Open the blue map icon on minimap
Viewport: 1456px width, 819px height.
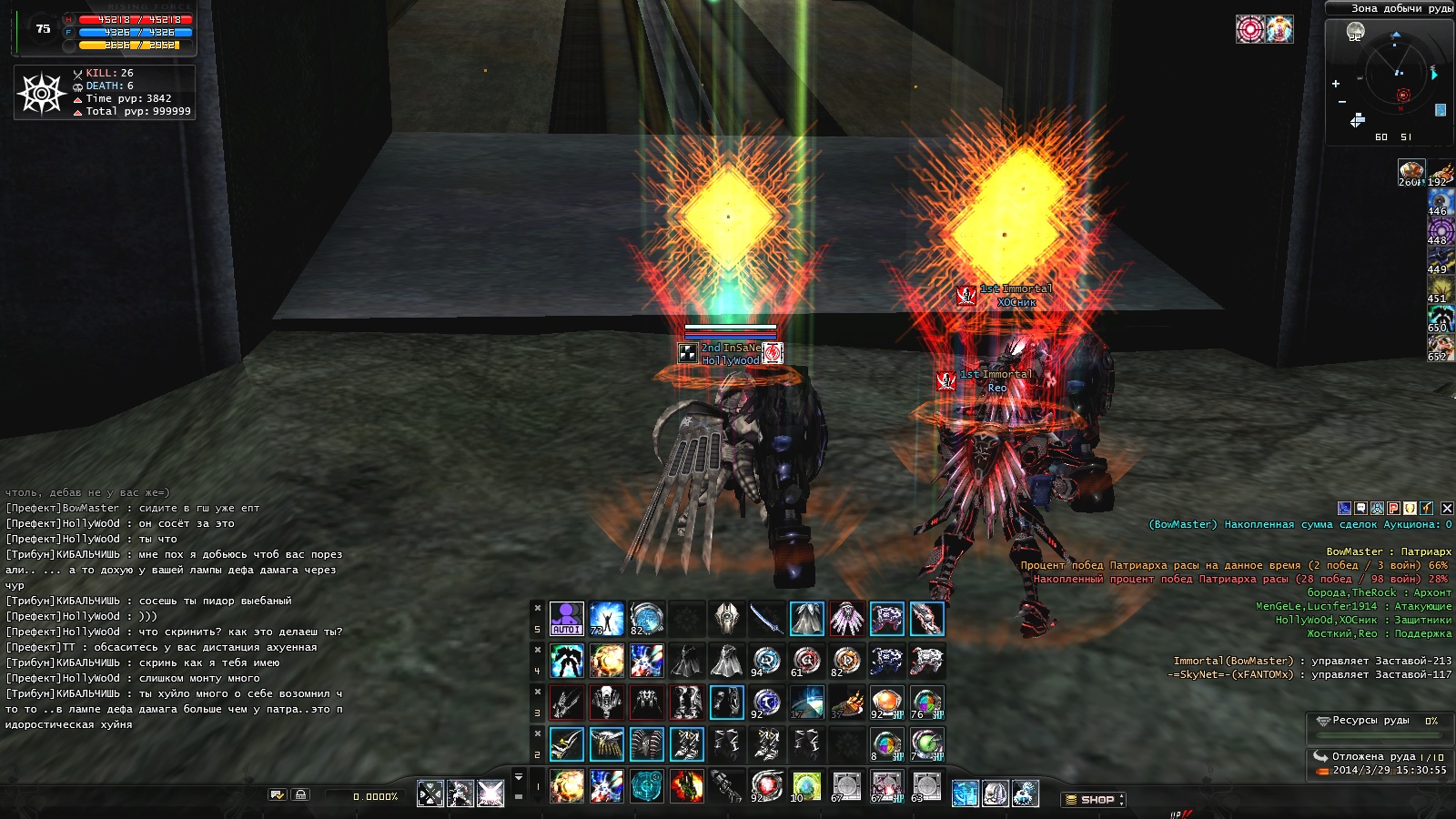(1441, 110)
